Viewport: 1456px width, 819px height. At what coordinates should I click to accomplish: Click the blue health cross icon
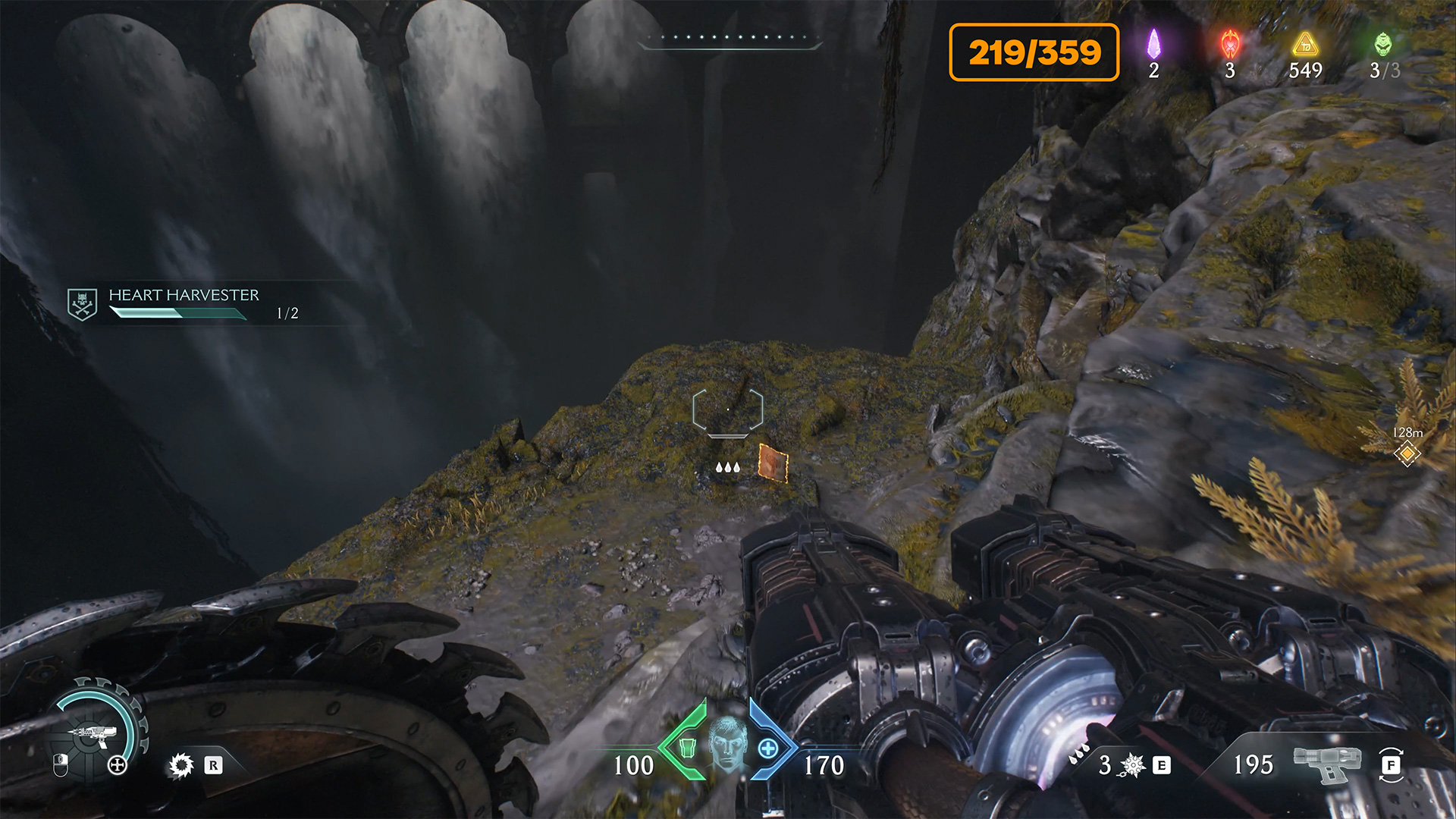768,748
